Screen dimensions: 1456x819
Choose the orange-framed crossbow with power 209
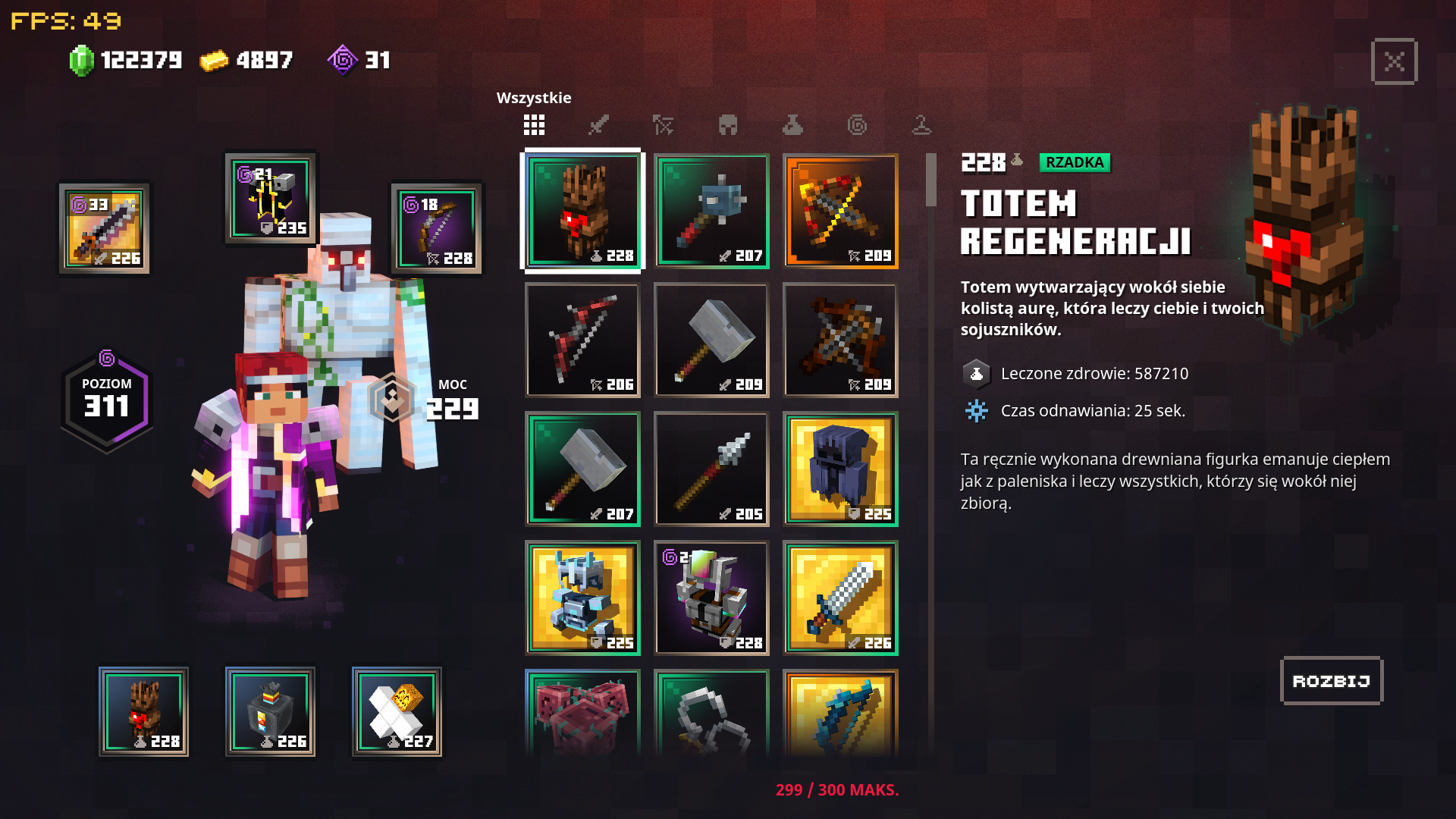tap(840, 211)
